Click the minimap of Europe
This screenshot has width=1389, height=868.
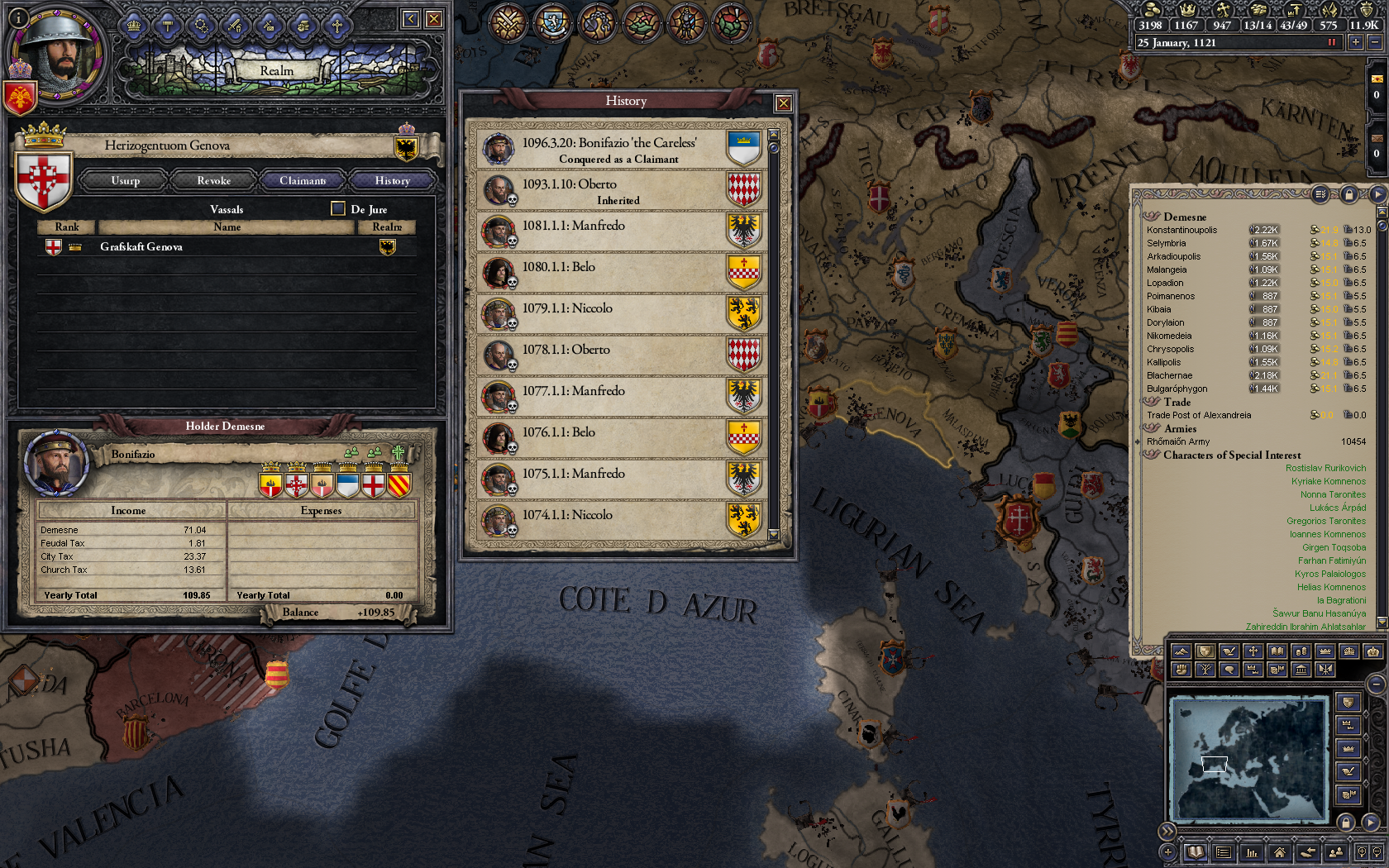pos(1248,758)
